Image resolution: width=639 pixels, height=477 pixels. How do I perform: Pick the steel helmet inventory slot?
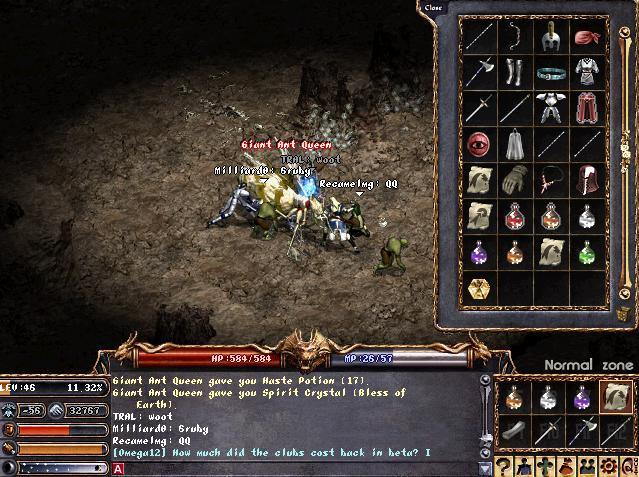click(x=549, y=37)
